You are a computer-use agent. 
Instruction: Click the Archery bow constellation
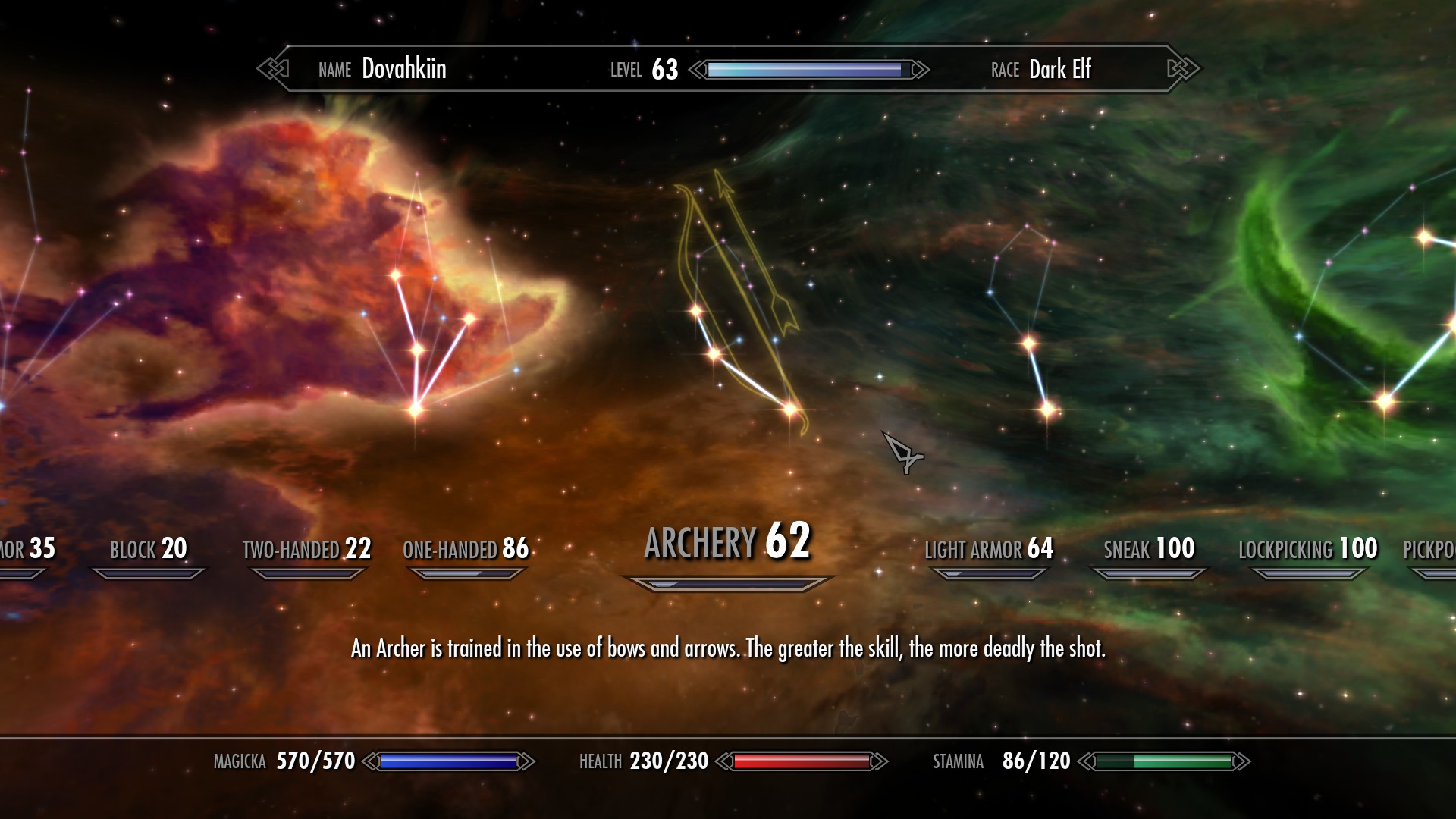pyautogui.click(x=739, y=318)
